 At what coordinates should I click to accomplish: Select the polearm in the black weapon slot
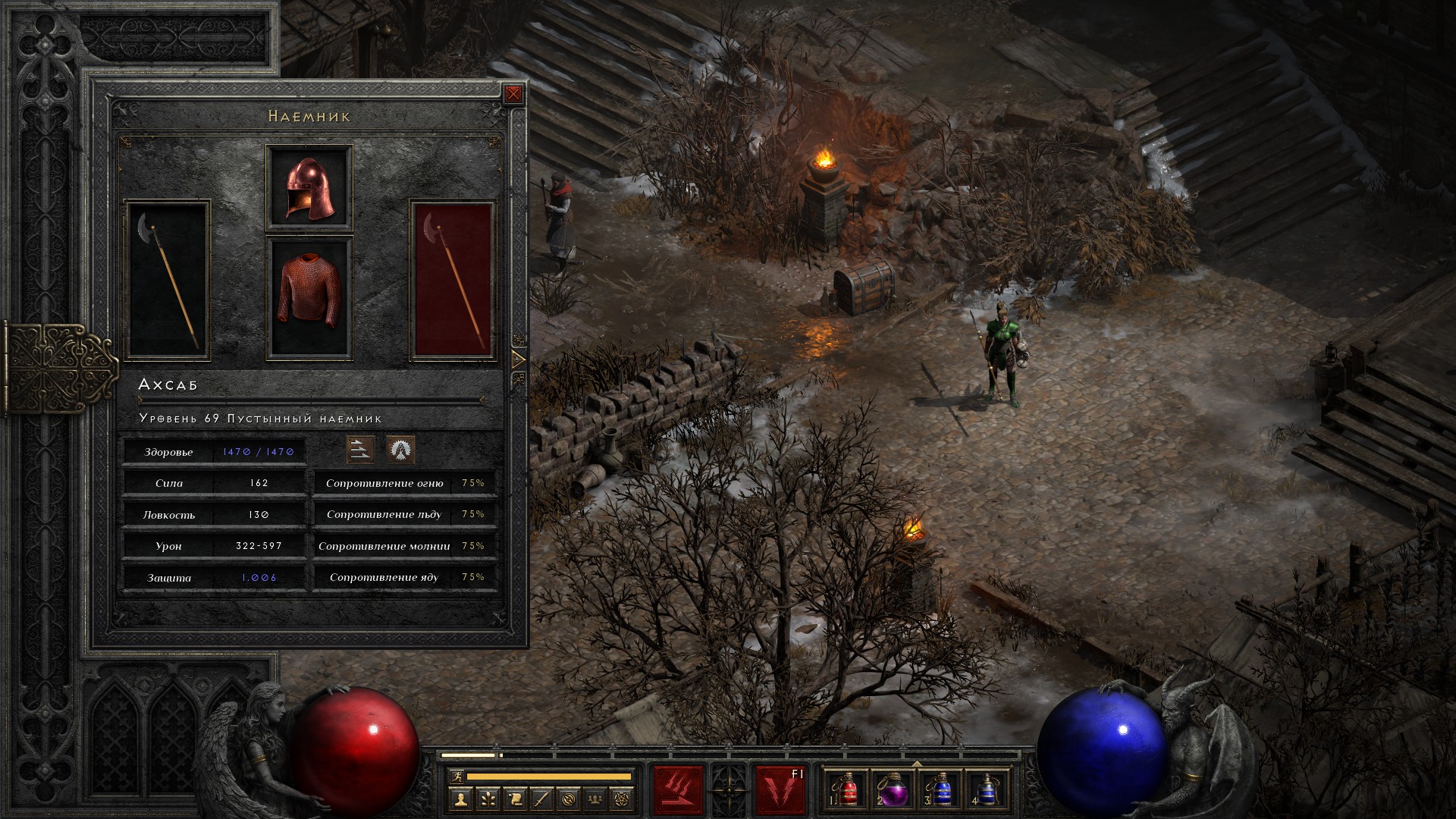pyautogui.click(x=167, y=280)
